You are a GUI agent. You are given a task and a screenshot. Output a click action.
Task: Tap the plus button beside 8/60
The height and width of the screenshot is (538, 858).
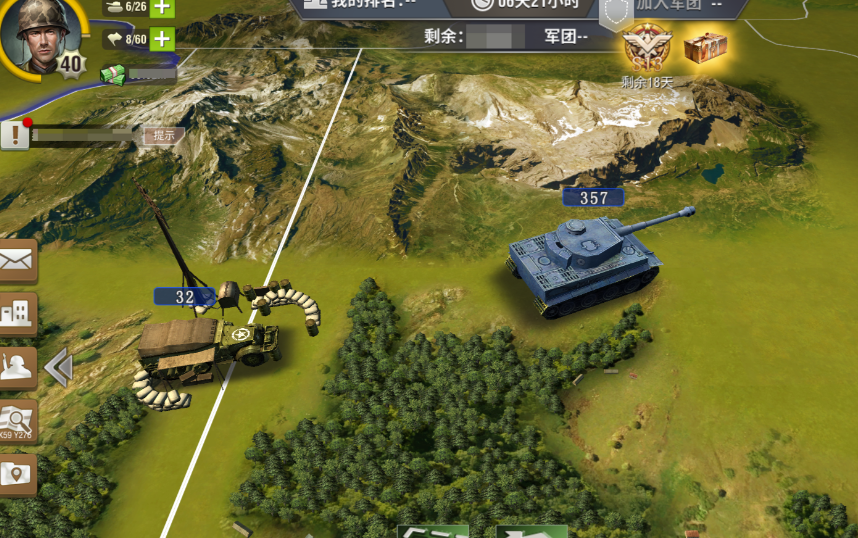[x=161, y=40]
